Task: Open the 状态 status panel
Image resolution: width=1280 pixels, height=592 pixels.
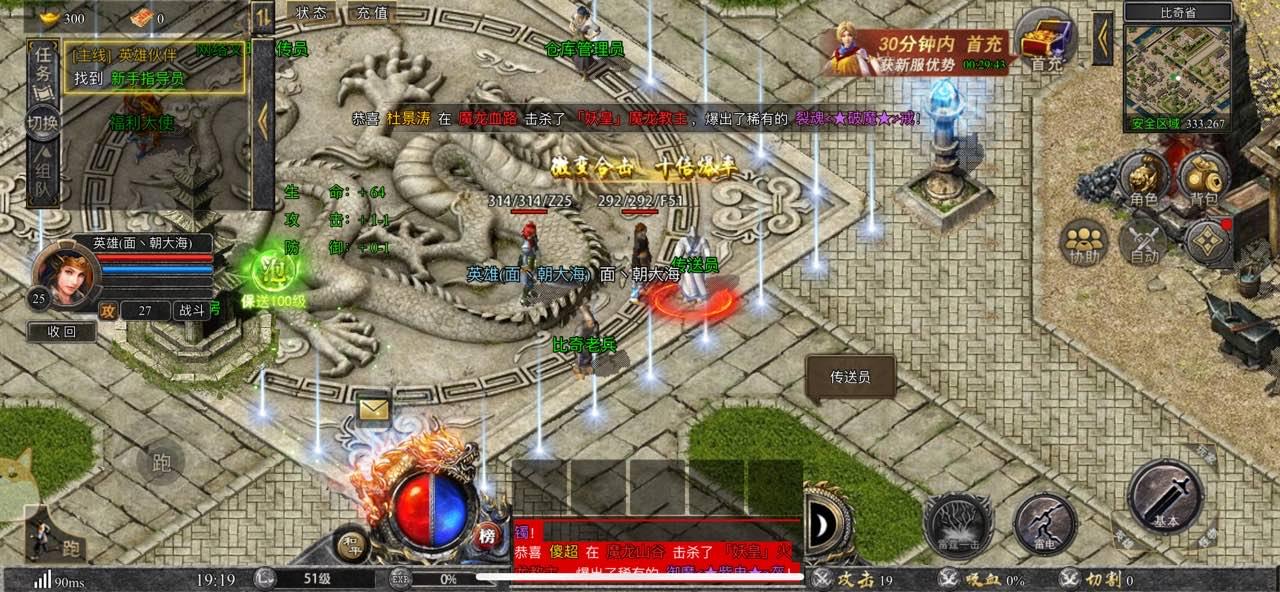Action: coord(312,13)
